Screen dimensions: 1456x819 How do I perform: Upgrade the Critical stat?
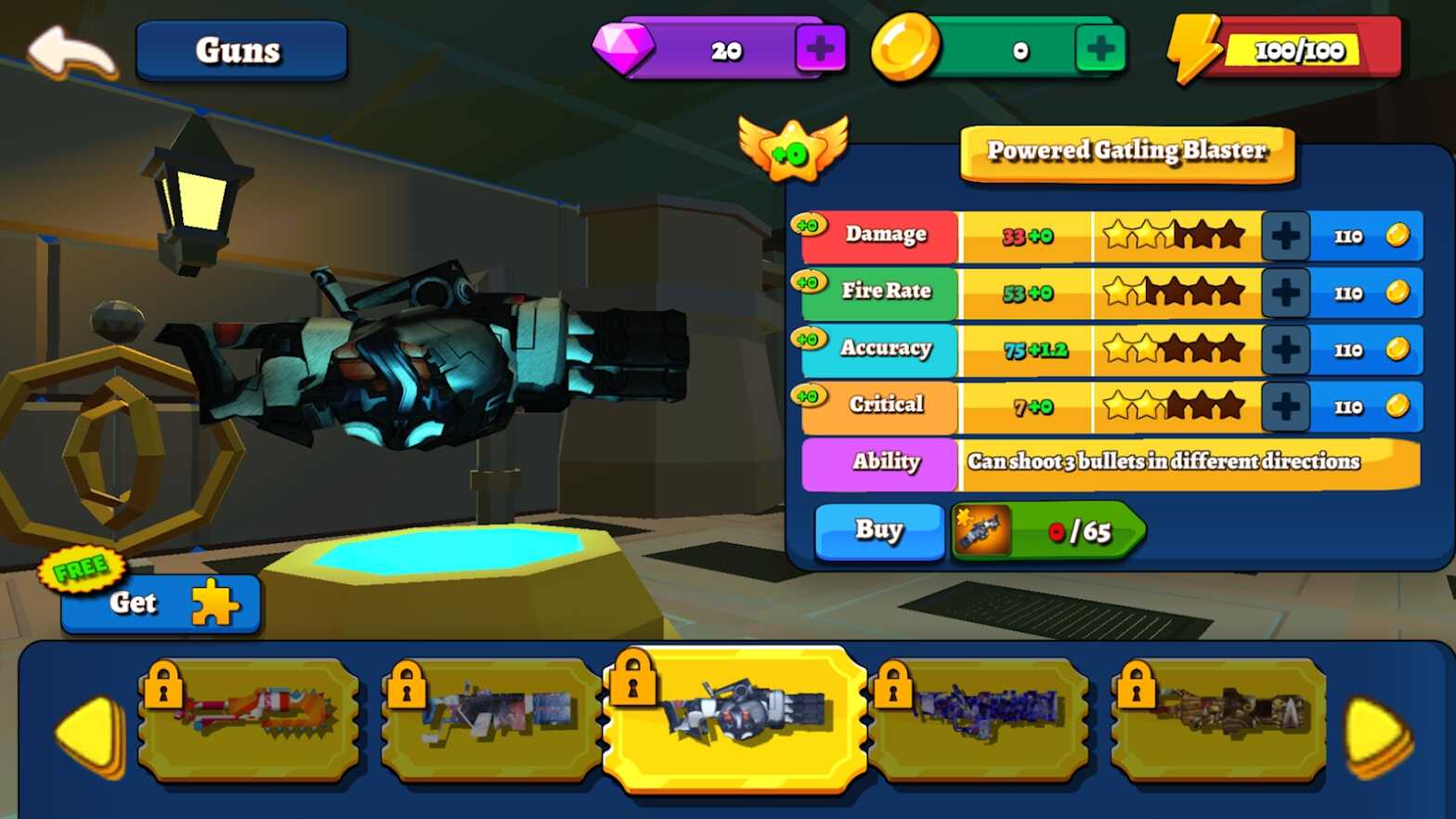pos(1285,406)
